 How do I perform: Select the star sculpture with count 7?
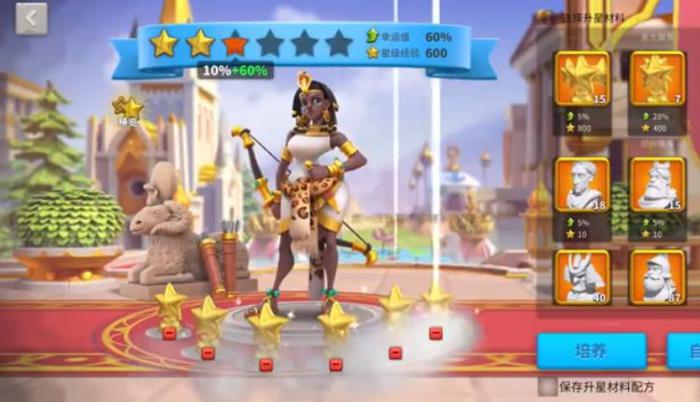coord(657,78)
